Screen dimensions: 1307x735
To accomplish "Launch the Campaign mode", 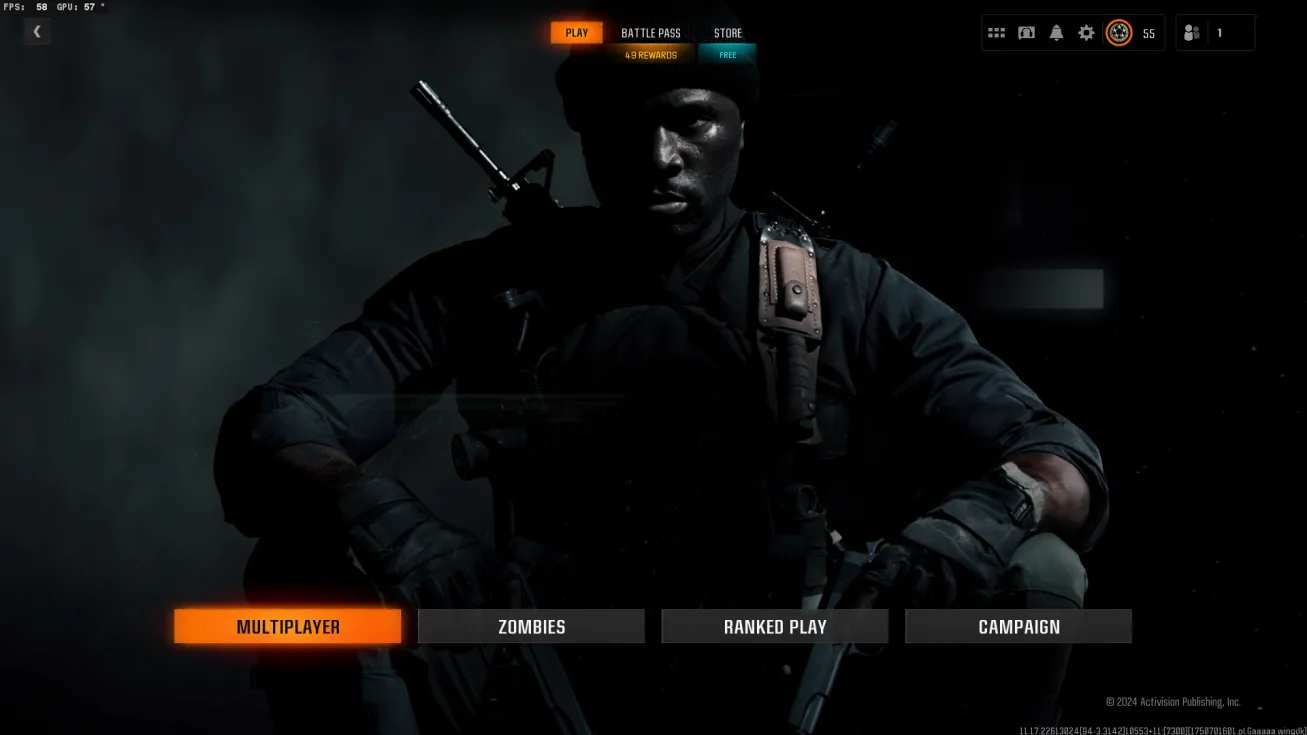I will [x=1018, y=627].
